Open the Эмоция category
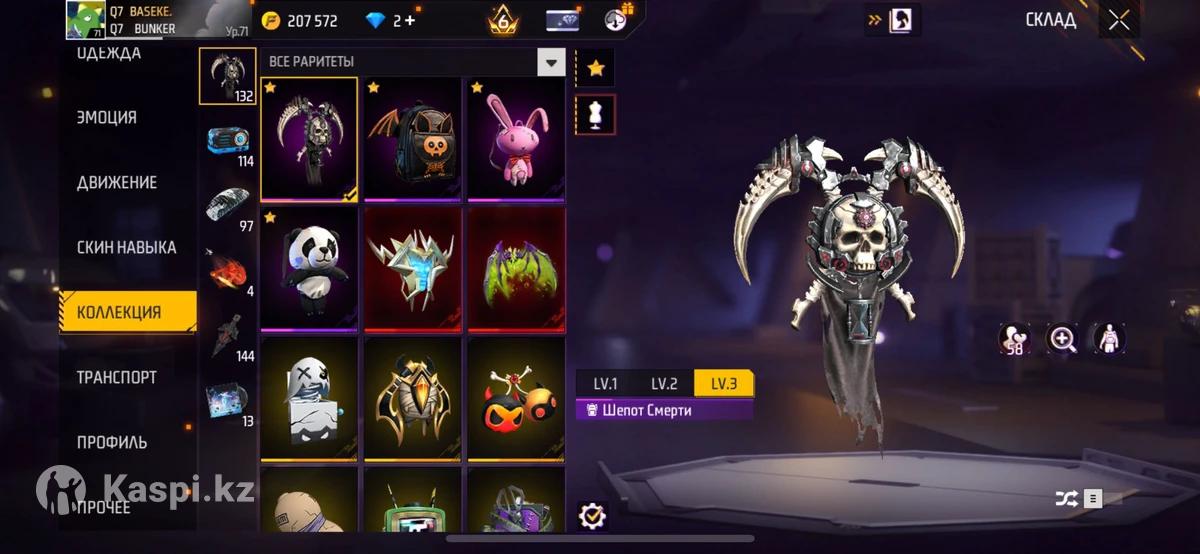 (x=107, y=117)
